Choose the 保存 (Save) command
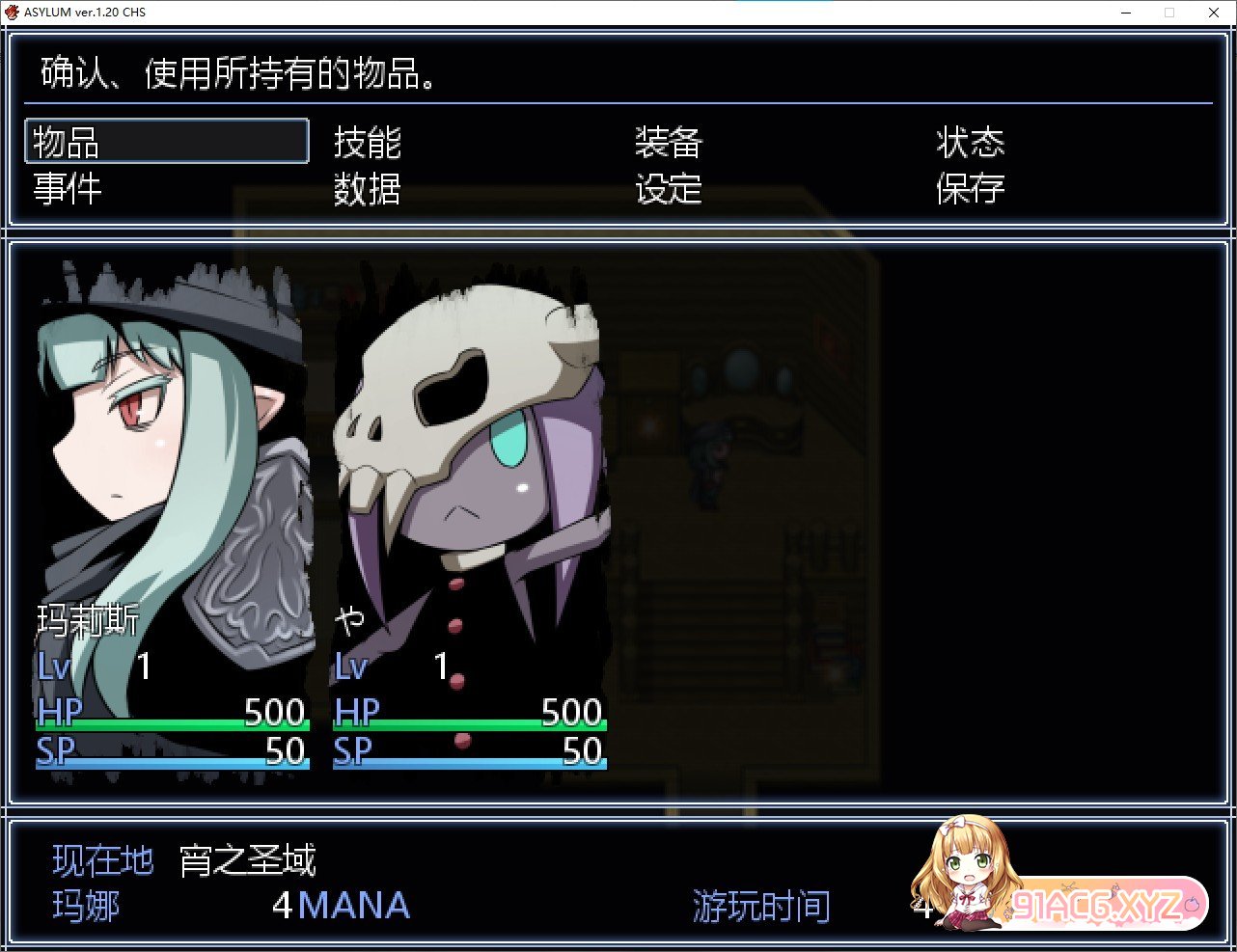This screenshot has height=952, width=1237. (x=971, y=189)
